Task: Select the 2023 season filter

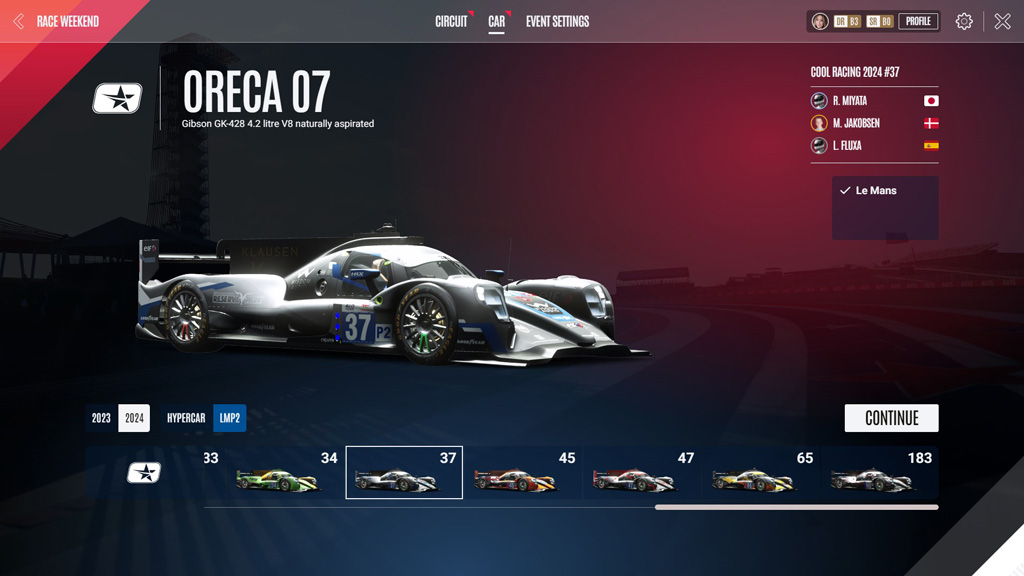Action: click(x=101, y=418)
